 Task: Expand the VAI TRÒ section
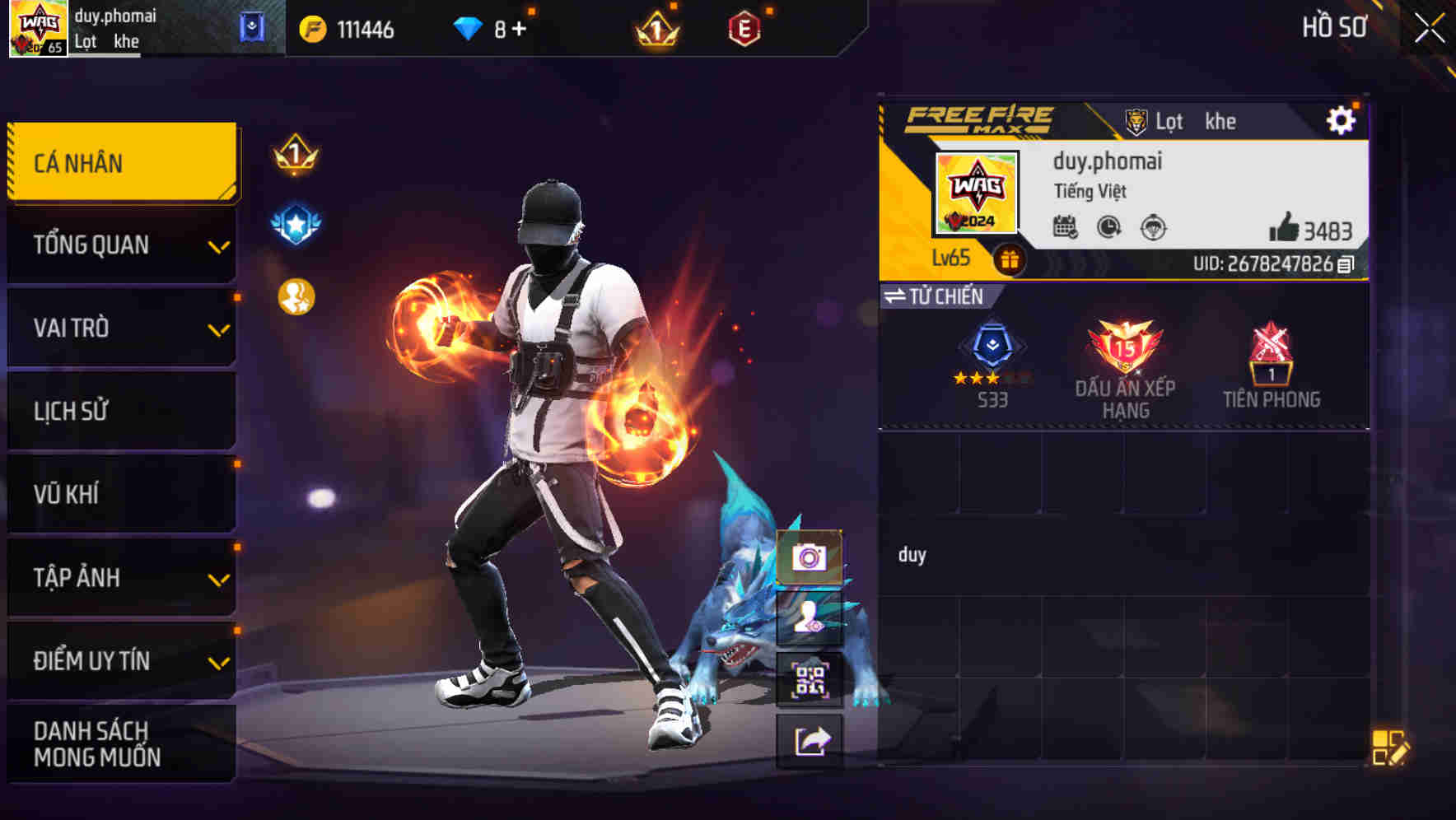pyautogui.click(x=120, y=328)
